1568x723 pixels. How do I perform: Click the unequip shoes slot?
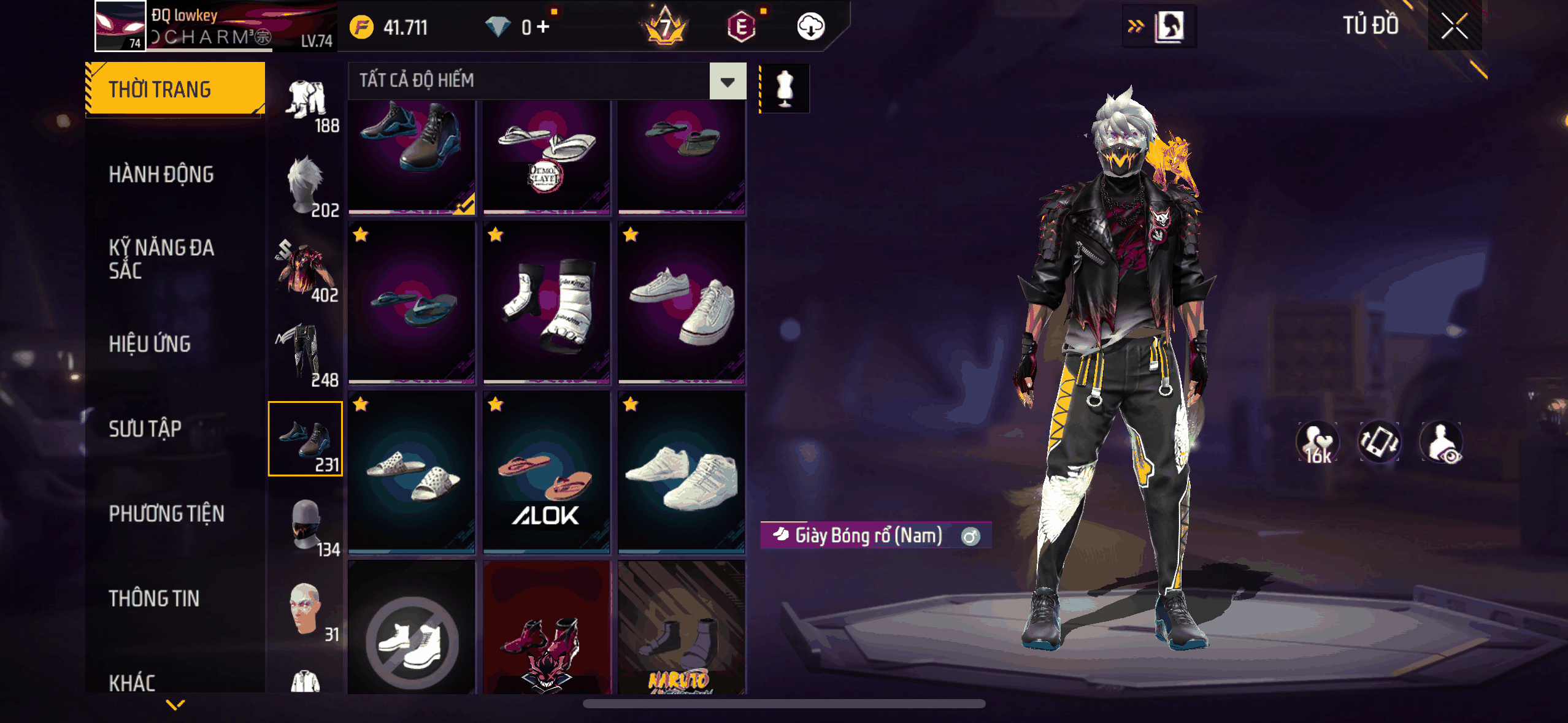tap(412, 629)
